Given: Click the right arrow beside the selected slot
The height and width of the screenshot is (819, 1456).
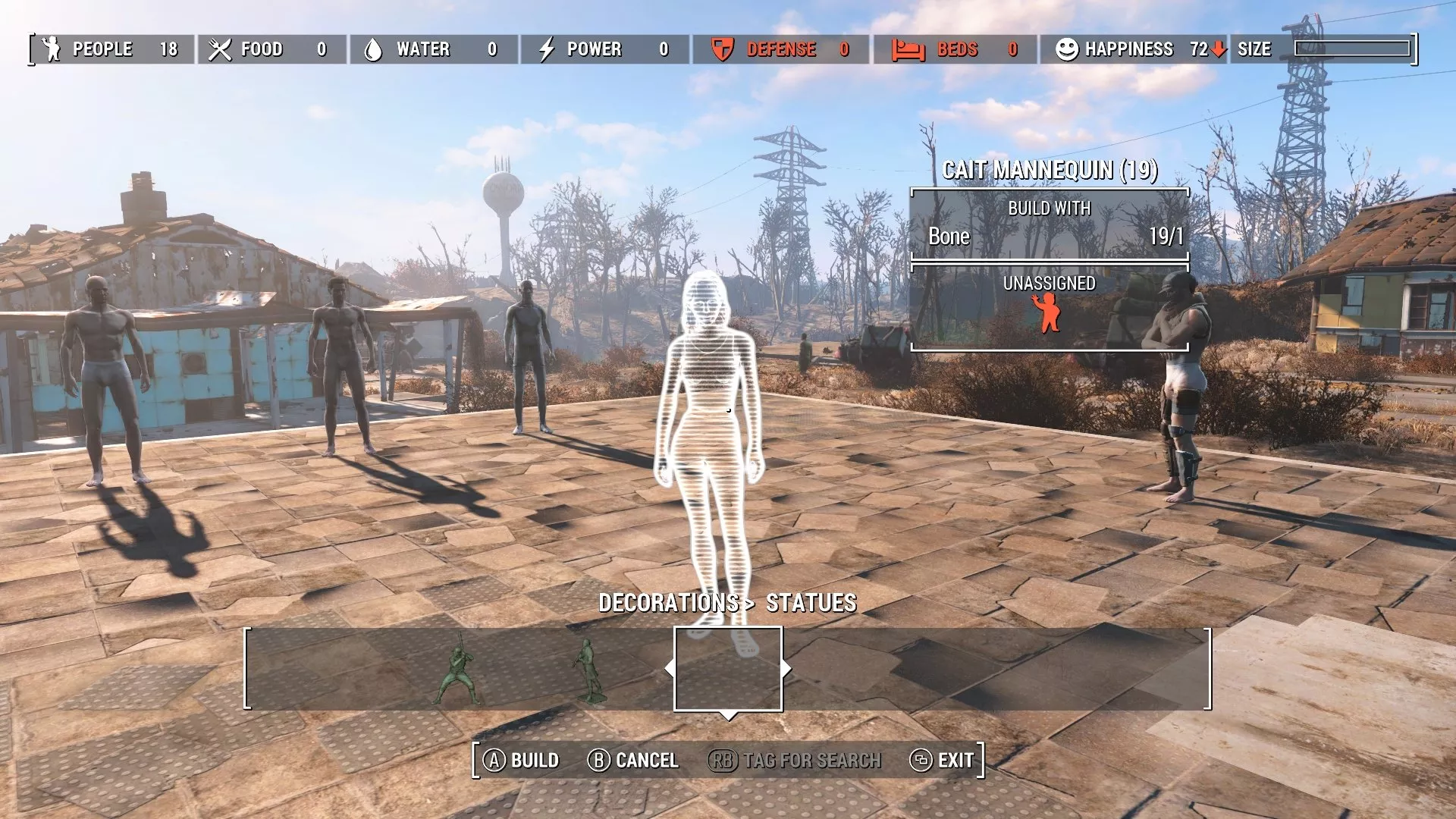Looking at the screenshot, I should tap(786, 669).
